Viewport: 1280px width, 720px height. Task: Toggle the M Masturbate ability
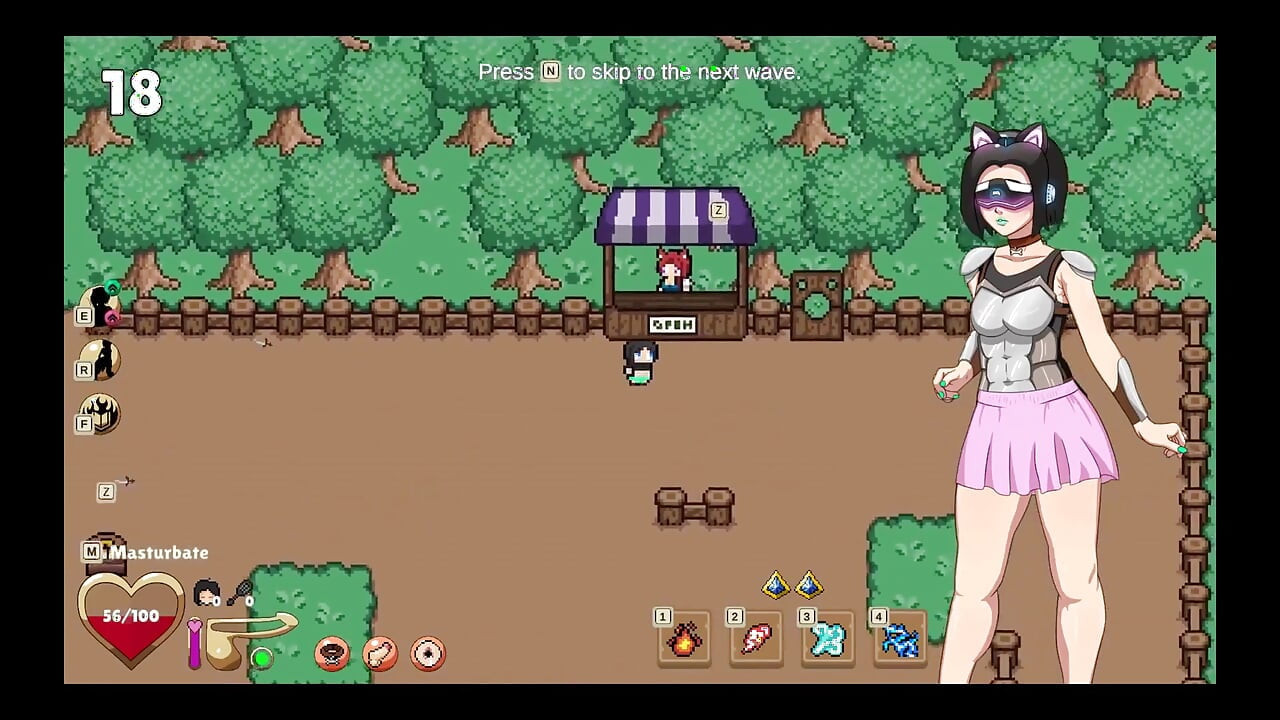pyautogui.click(x=92, y=551)
